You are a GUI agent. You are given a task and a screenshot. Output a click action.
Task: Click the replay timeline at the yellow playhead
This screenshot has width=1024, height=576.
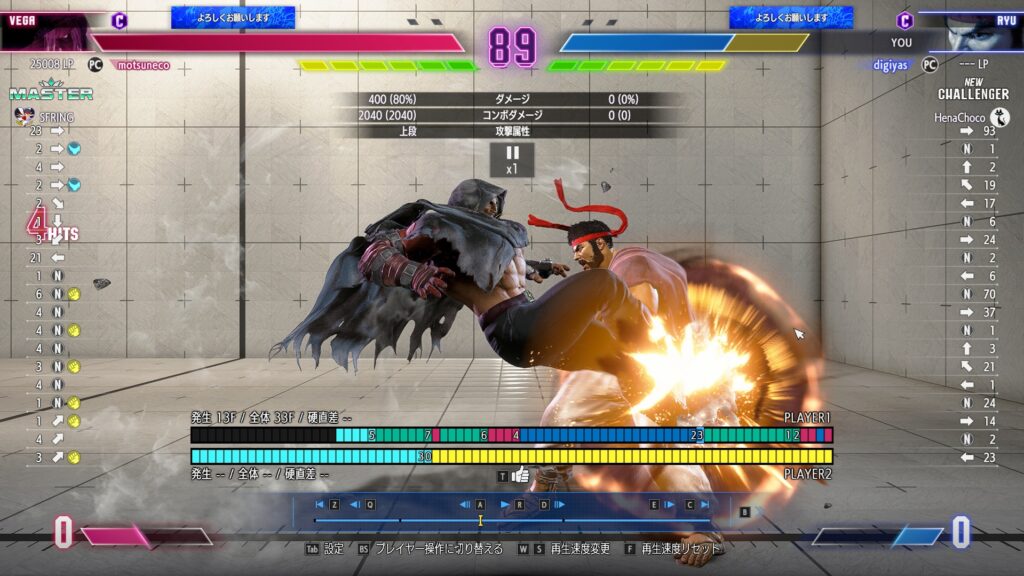pos(480,520)
